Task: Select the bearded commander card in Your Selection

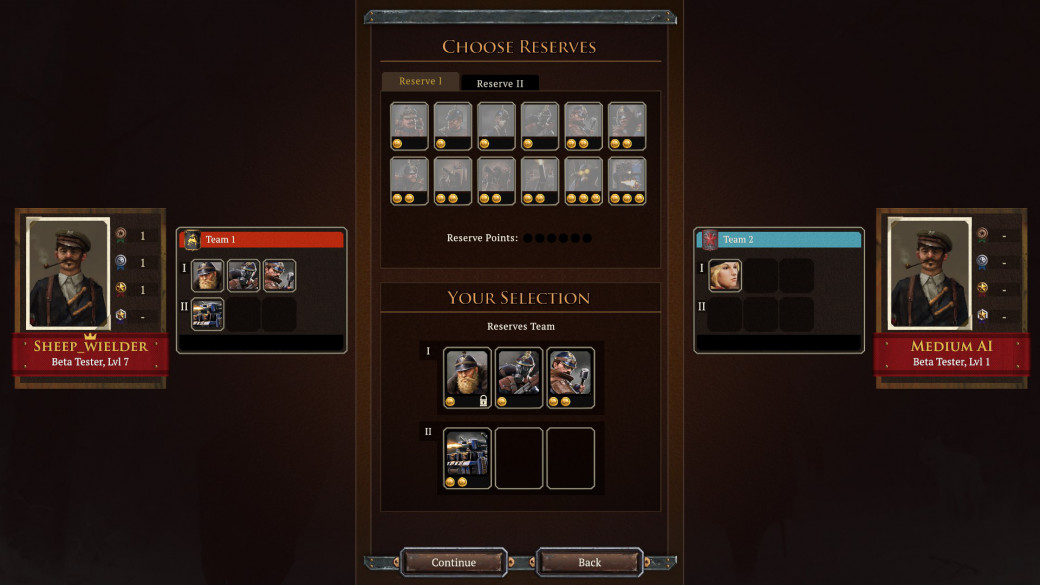Action: click(x=467, y=378)
